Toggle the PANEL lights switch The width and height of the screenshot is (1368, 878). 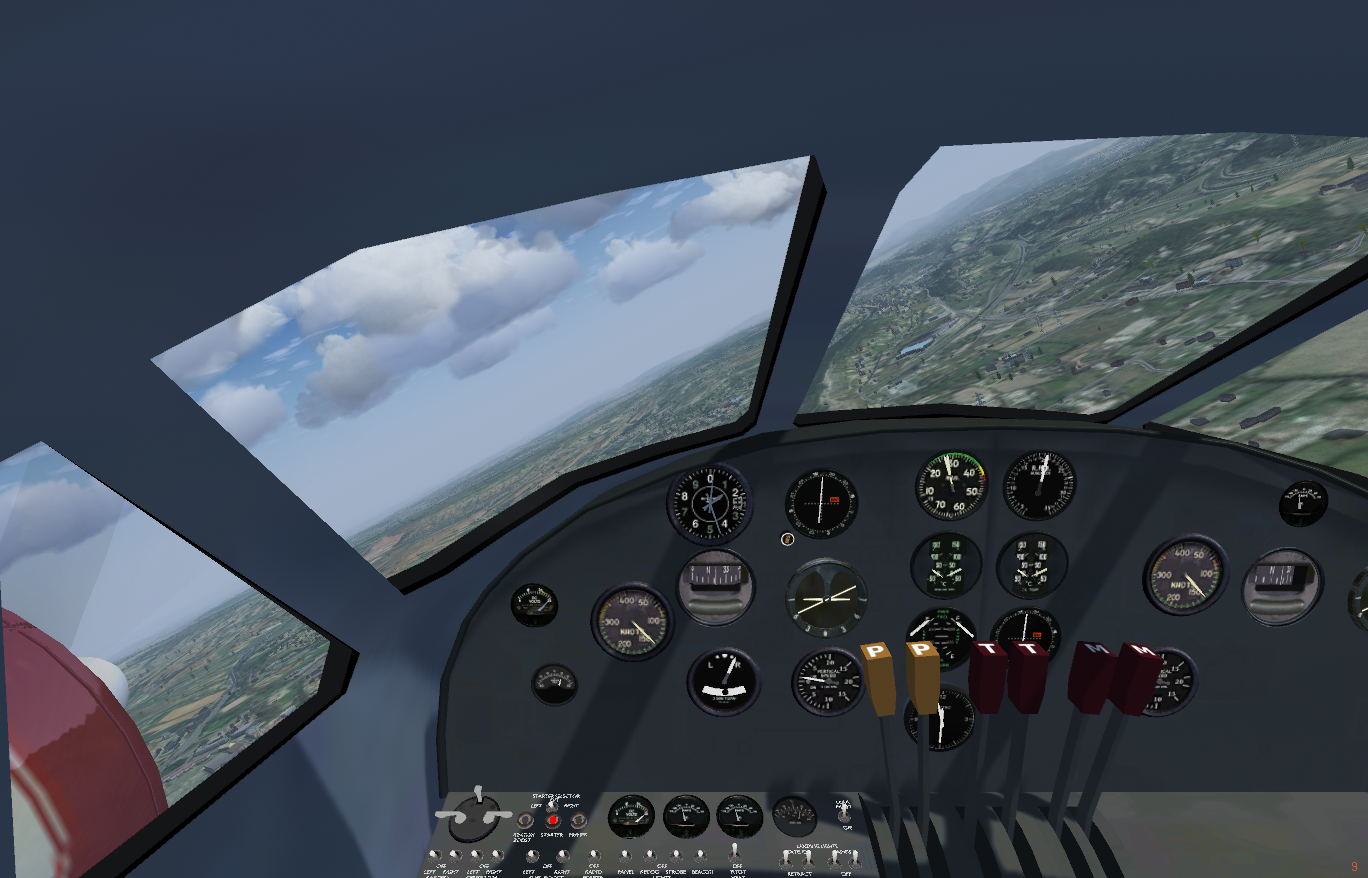click(625, 856)
